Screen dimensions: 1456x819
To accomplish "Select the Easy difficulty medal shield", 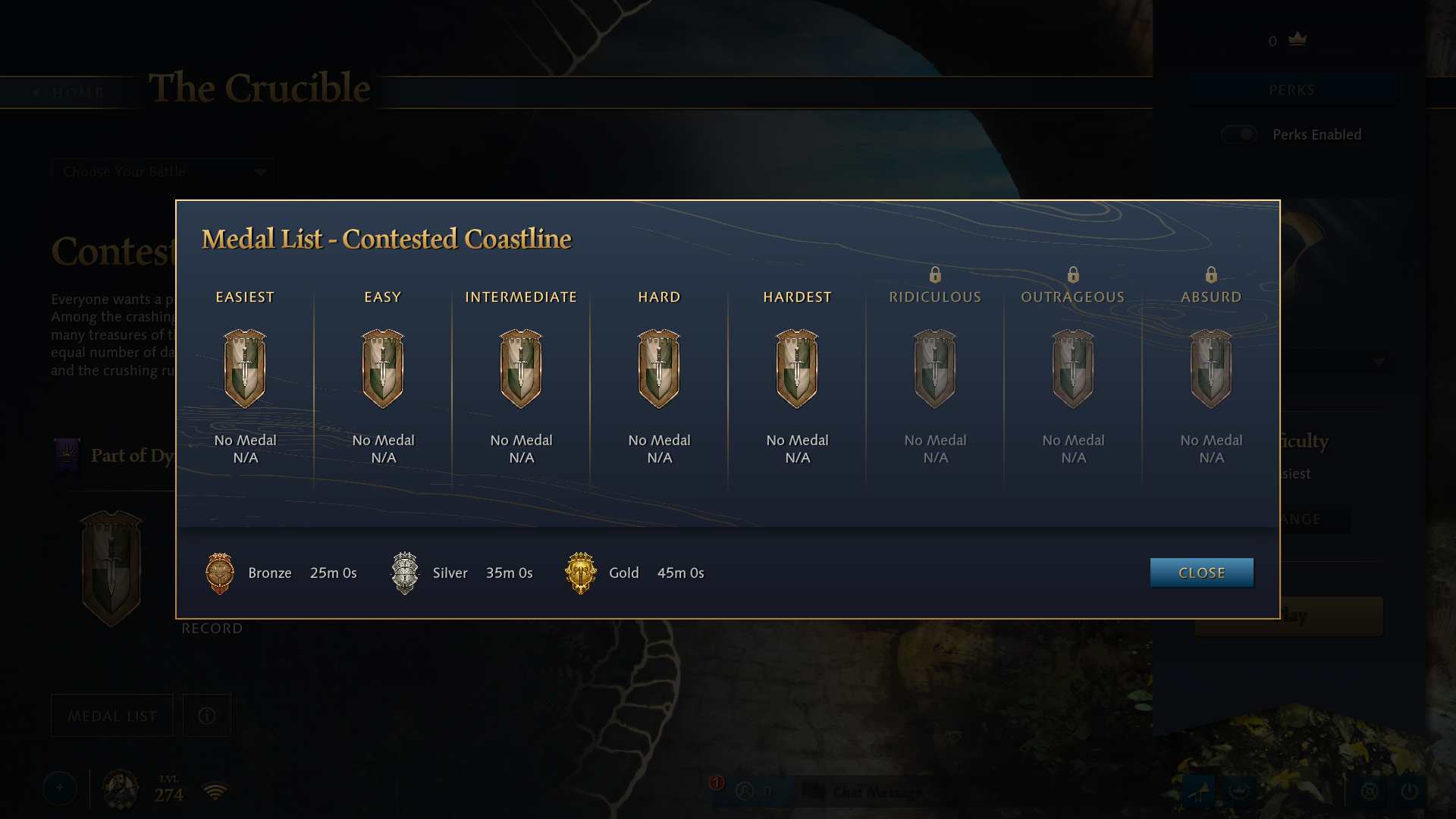I will point(383,369).
